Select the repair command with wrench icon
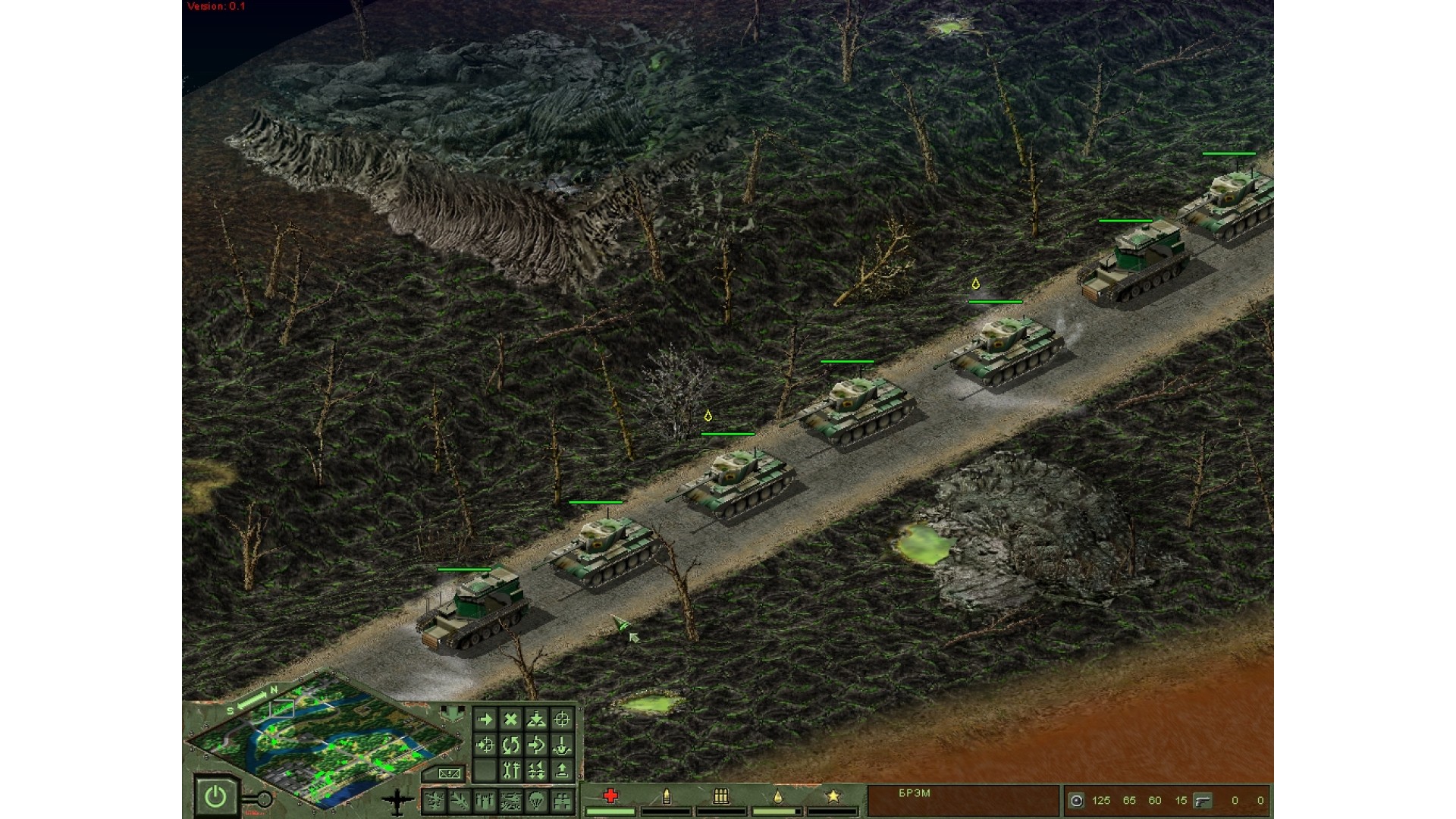 [x=511, y=771]
